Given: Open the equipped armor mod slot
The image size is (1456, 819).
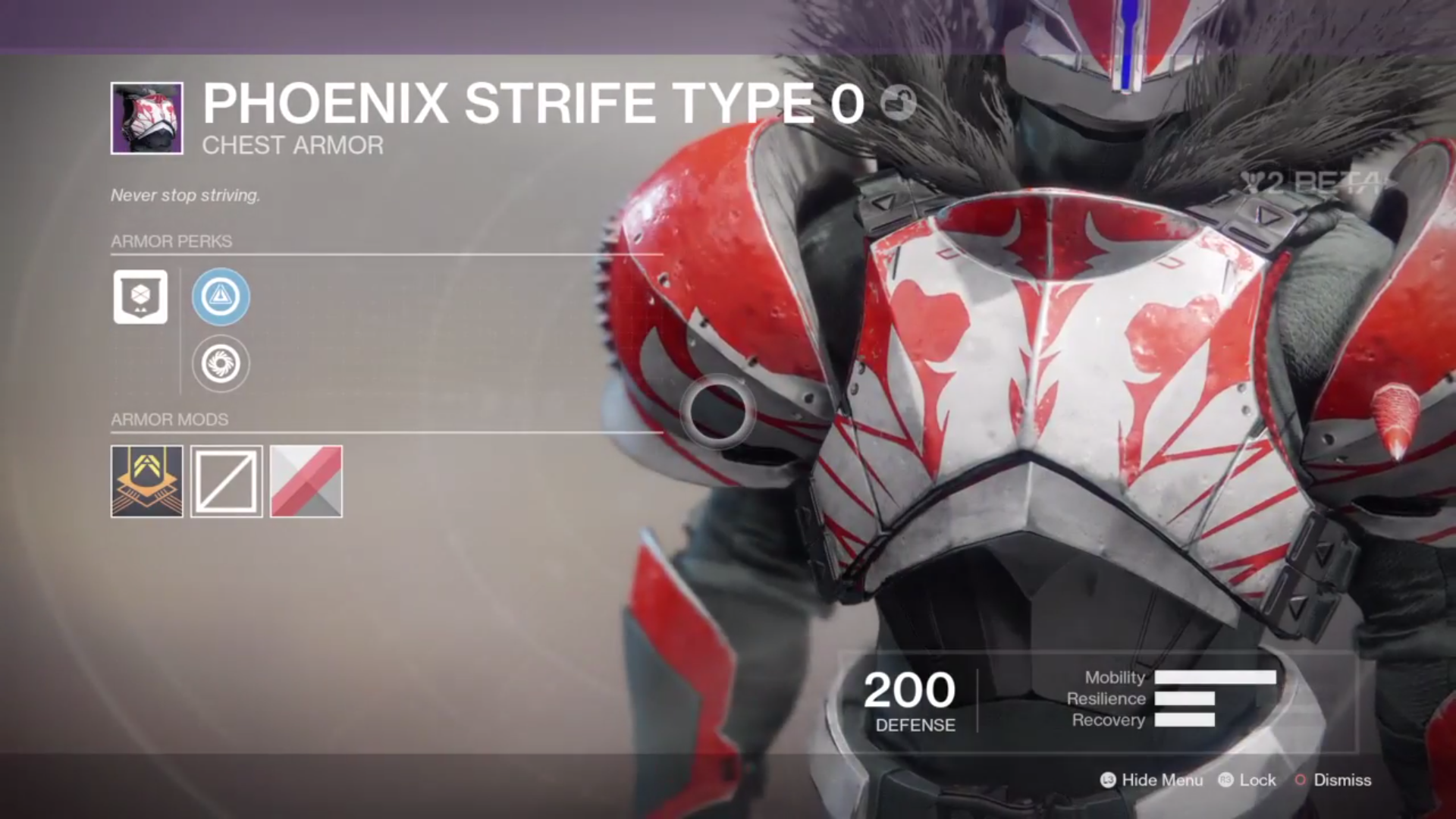Looking at the screenshot, I should point(146,482).
